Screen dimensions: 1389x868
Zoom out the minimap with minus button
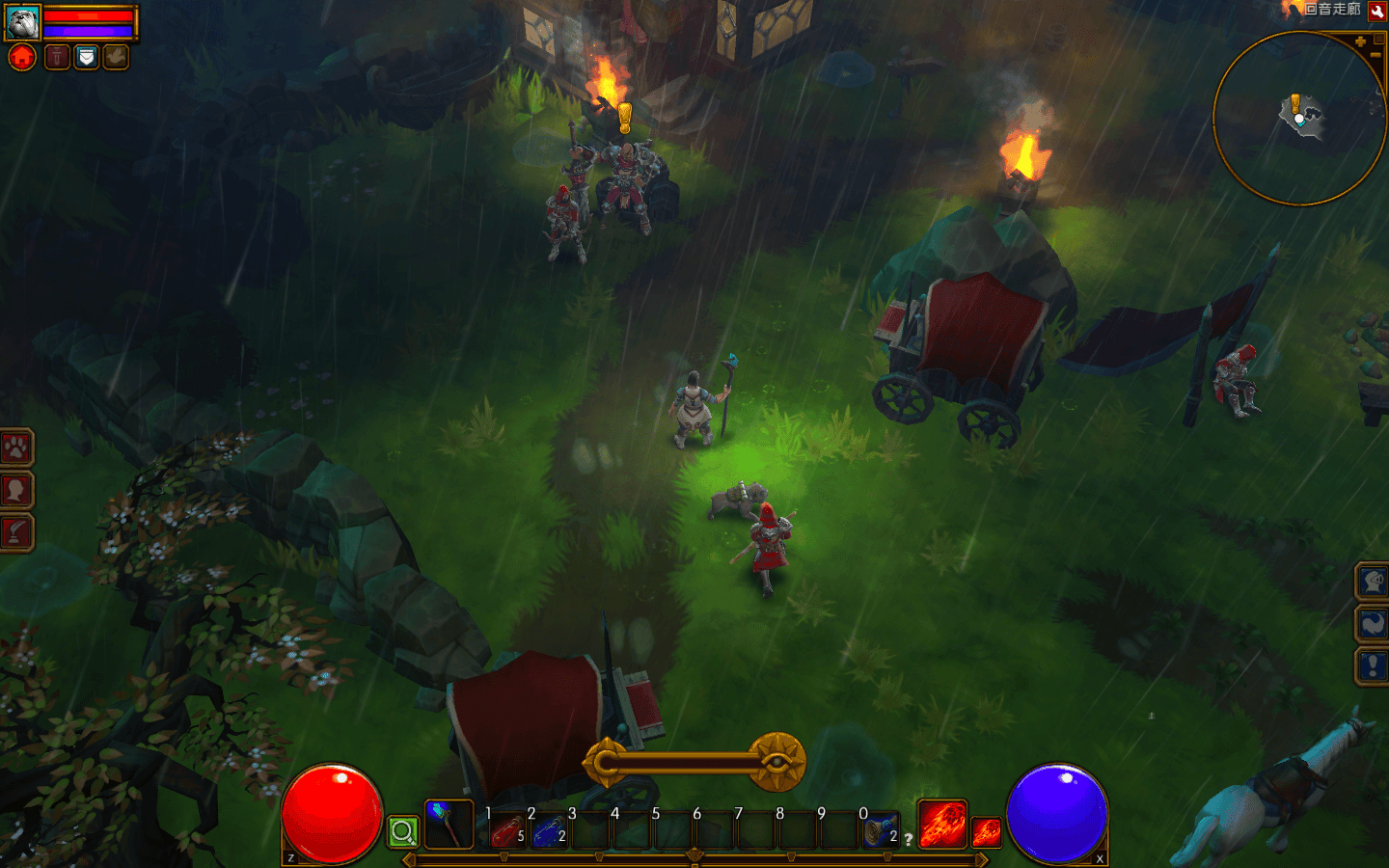[x=1375, y=56]
